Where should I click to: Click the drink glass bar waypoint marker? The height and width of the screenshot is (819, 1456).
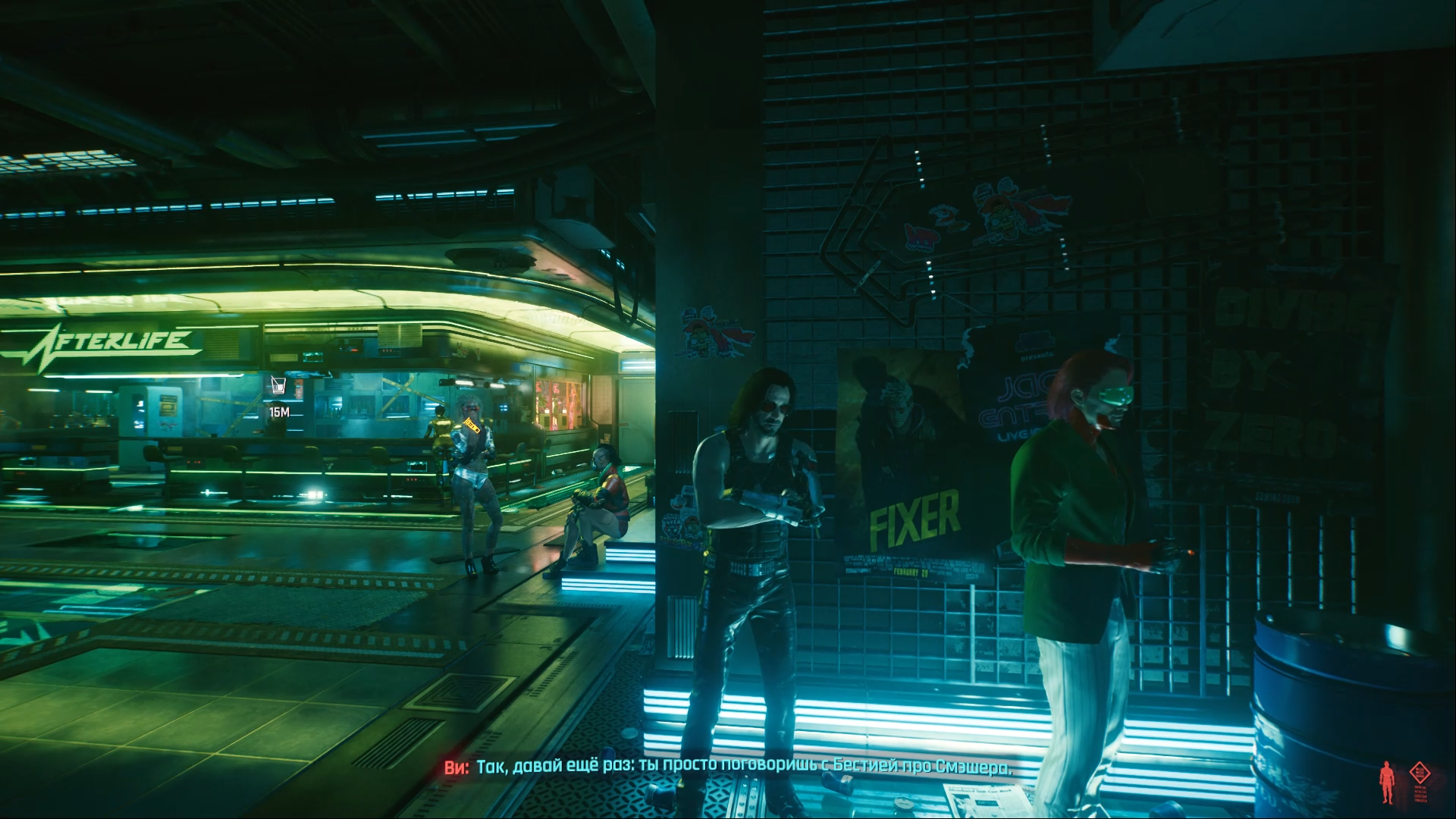pyautogui.click(x=278, y=385)
